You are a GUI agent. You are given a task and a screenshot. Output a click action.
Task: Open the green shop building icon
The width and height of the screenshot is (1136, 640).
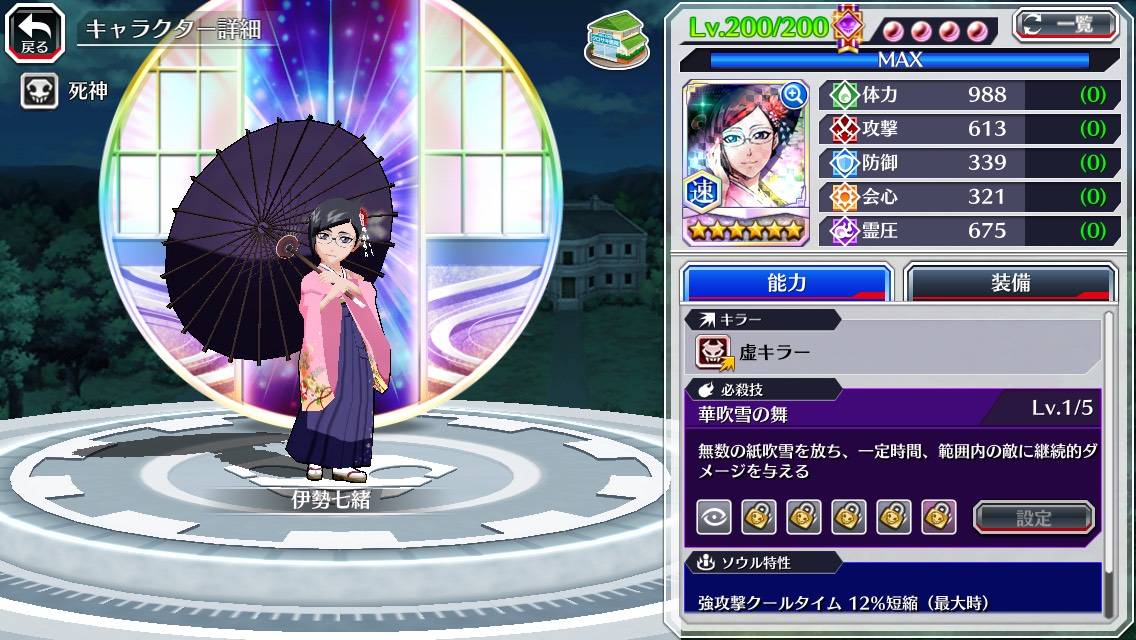point(612,38)
